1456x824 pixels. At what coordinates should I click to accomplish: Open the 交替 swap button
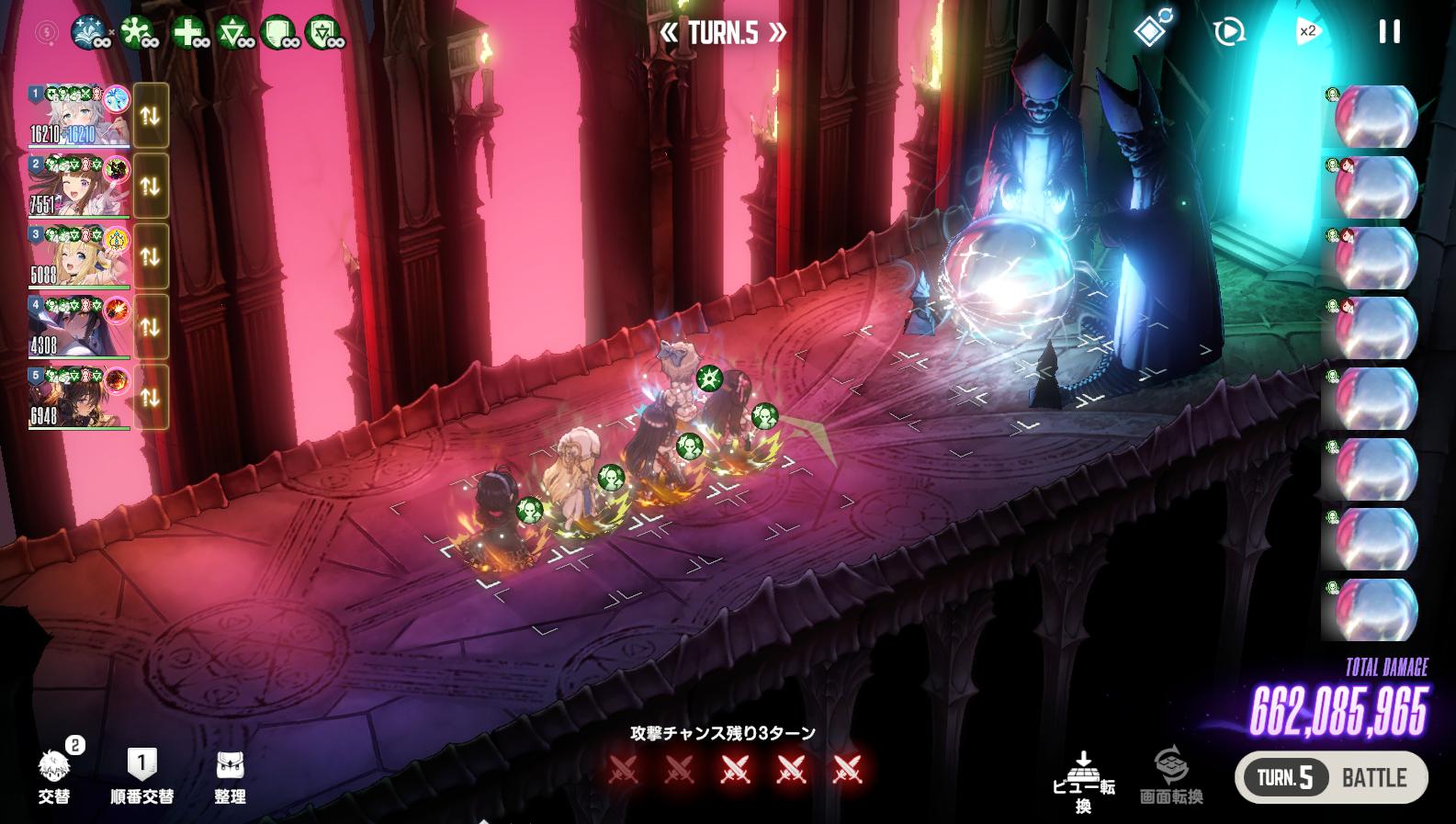coord(54,774)
